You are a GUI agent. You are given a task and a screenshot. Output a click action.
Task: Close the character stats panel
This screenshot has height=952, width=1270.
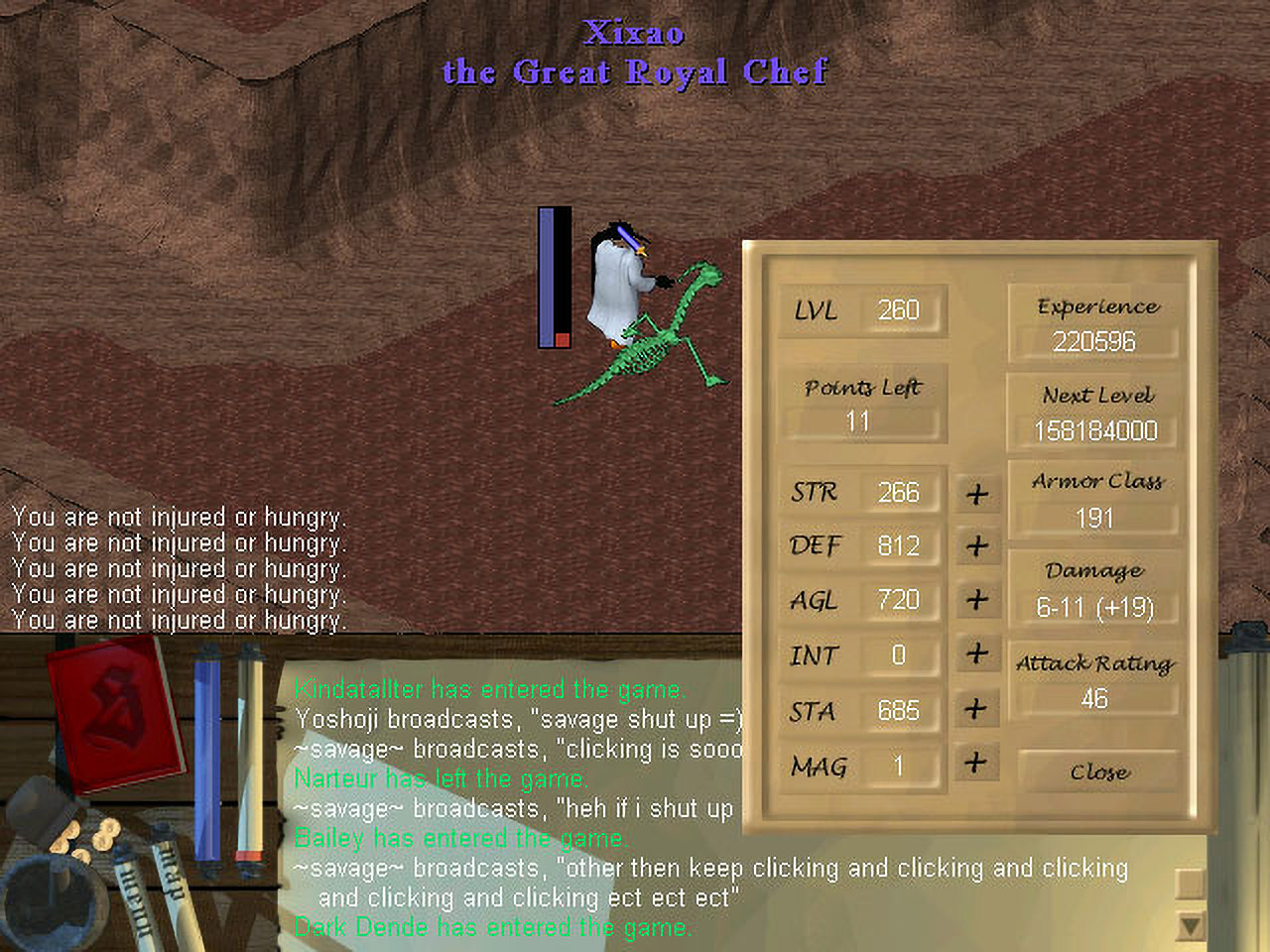(1098, 772)
